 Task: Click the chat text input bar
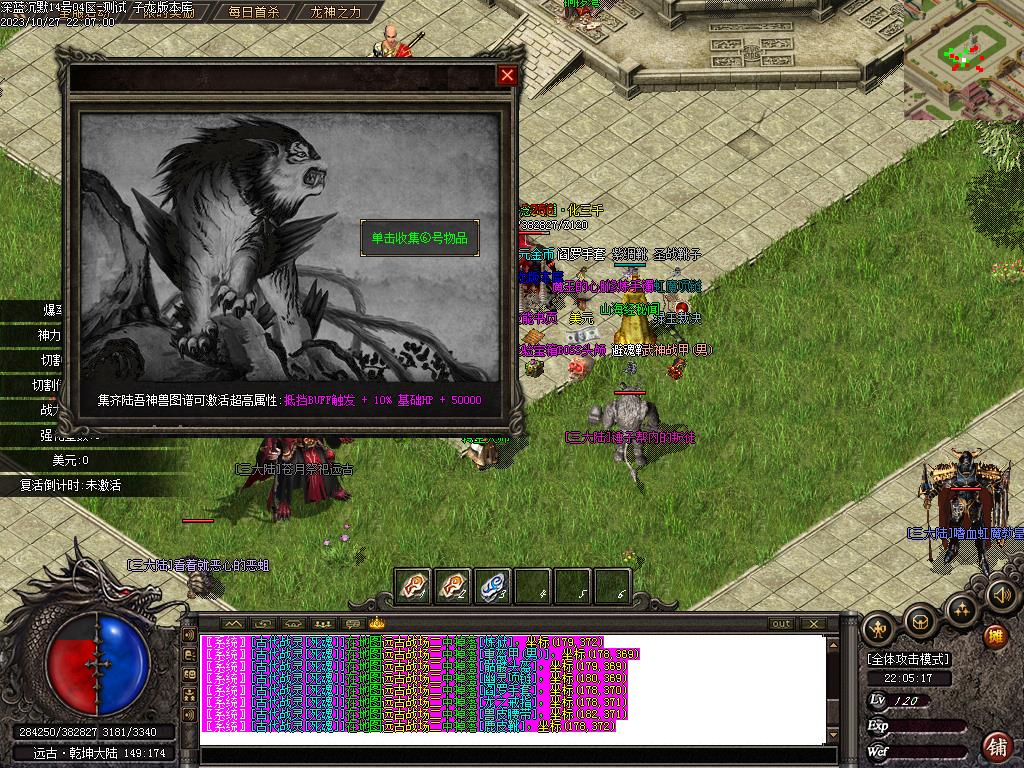pyautogui.click(x=510, y=756)
